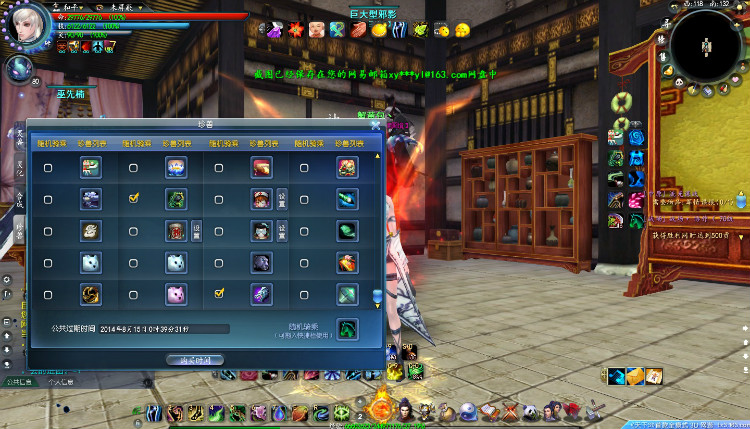Click the smiley face icon in top buff bar
The width and height of the screenshot is (750, 429).
pos(462,31)
